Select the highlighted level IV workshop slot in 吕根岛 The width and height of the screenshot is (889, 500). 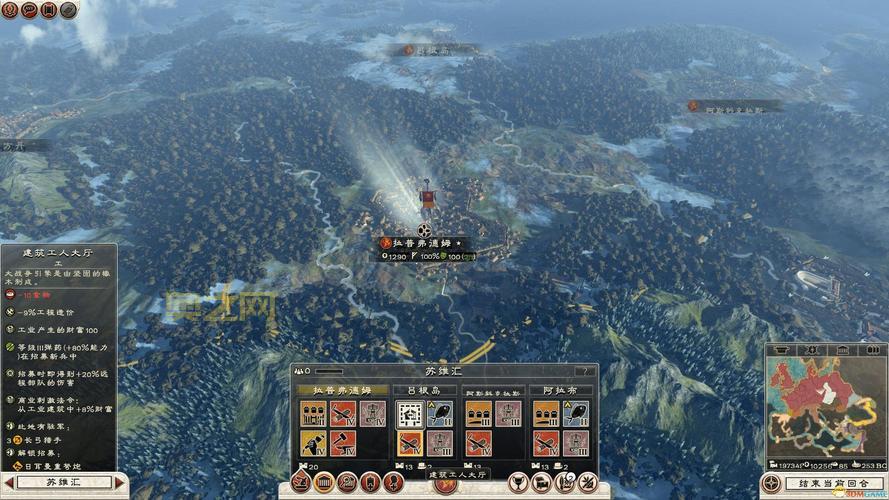point(409,443)
